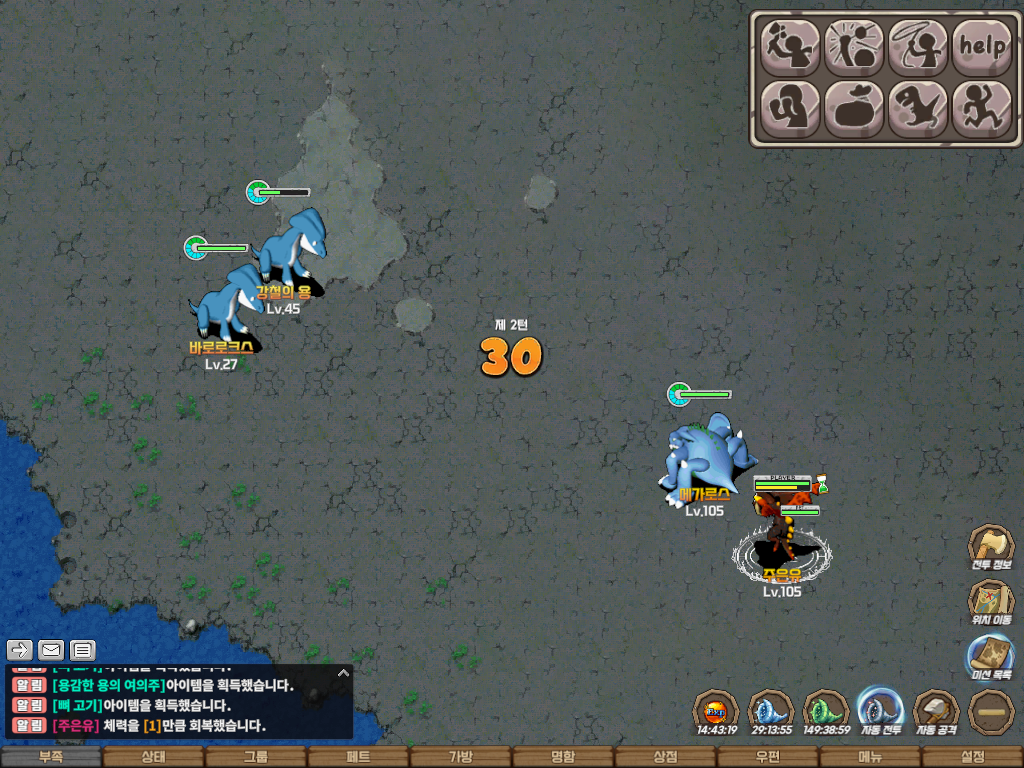Open the 가방 bag tab
The width and height of the screenshot is (1024, 768).
[460, 757]
